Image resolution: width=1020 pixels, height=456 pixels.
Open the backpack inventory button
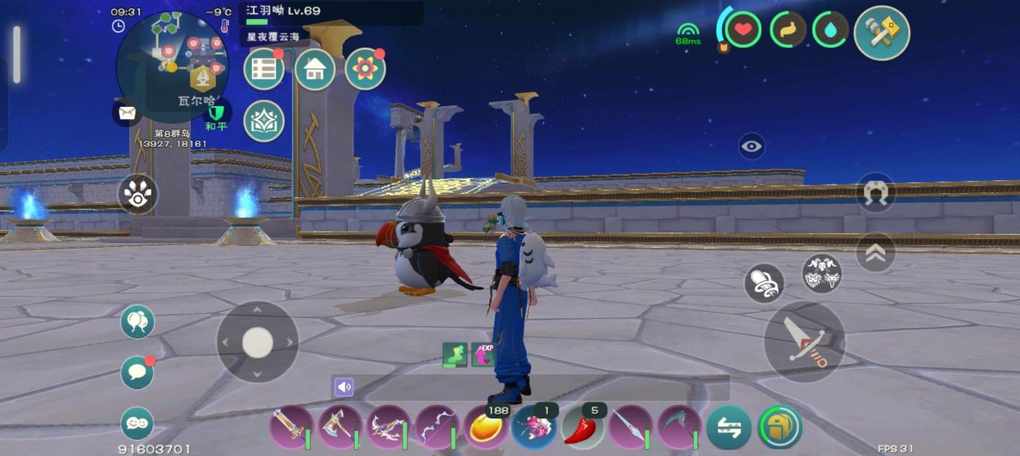point(779,427)
